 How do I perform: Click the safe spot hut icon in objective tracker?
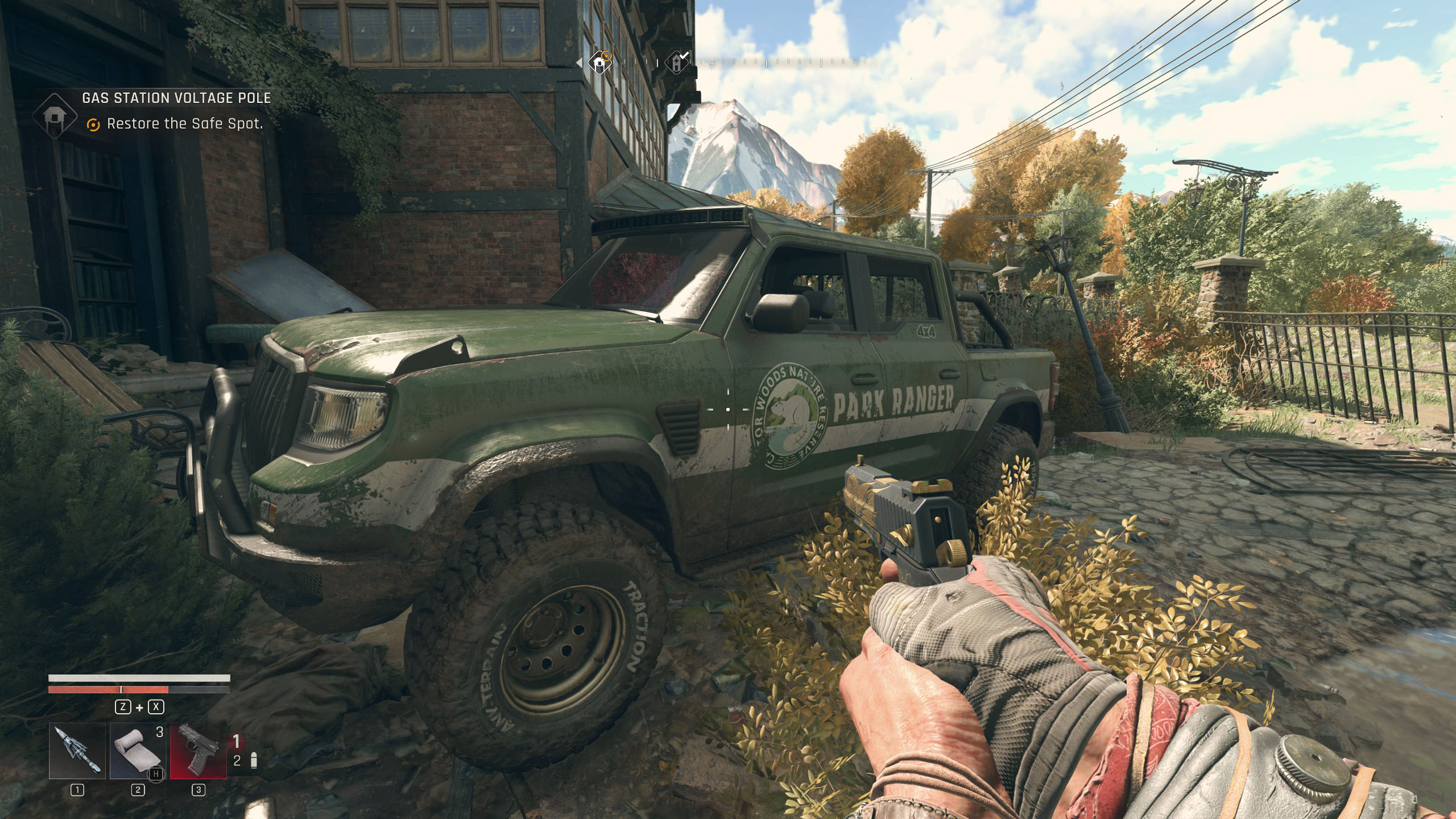click(55, 116)
